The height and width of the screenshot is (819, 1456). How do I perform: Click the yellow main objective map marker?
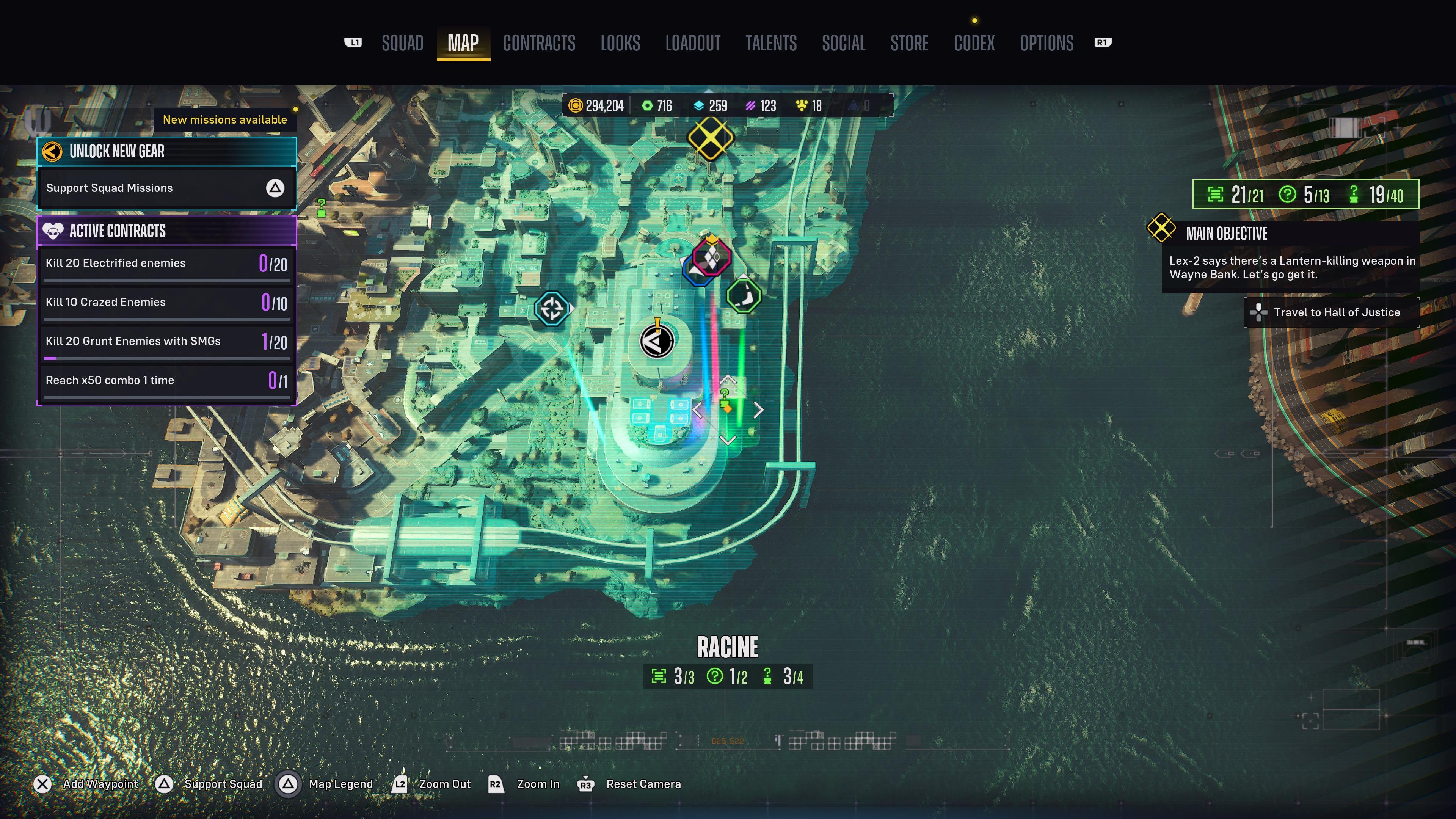pos(710,138)
